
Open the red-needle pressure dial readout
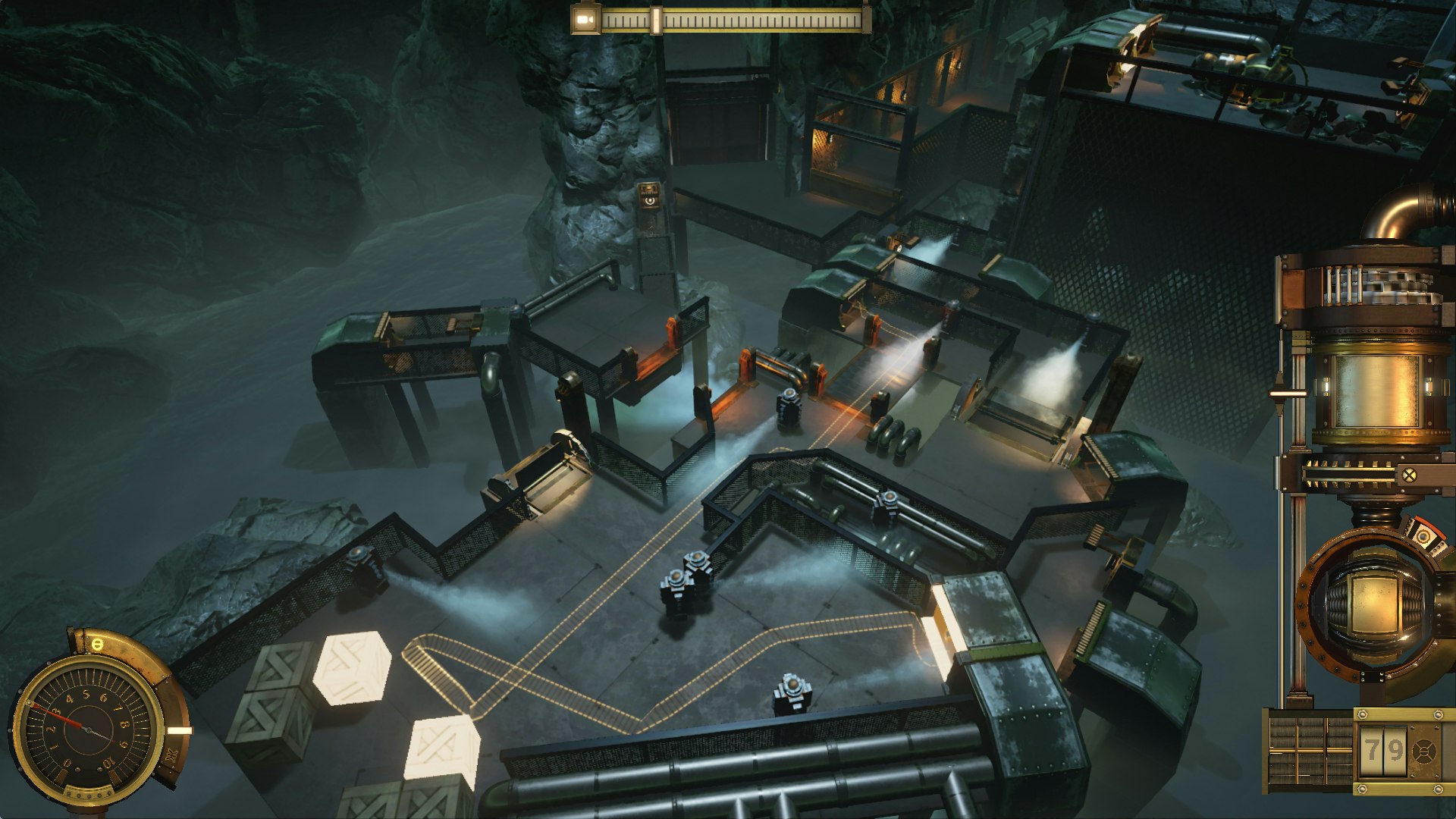(87, 730)
